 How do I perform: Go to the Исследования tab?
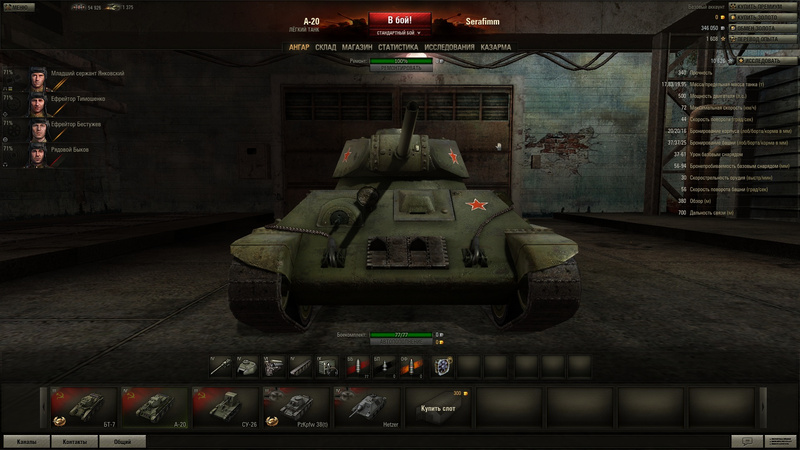point(449,47)
